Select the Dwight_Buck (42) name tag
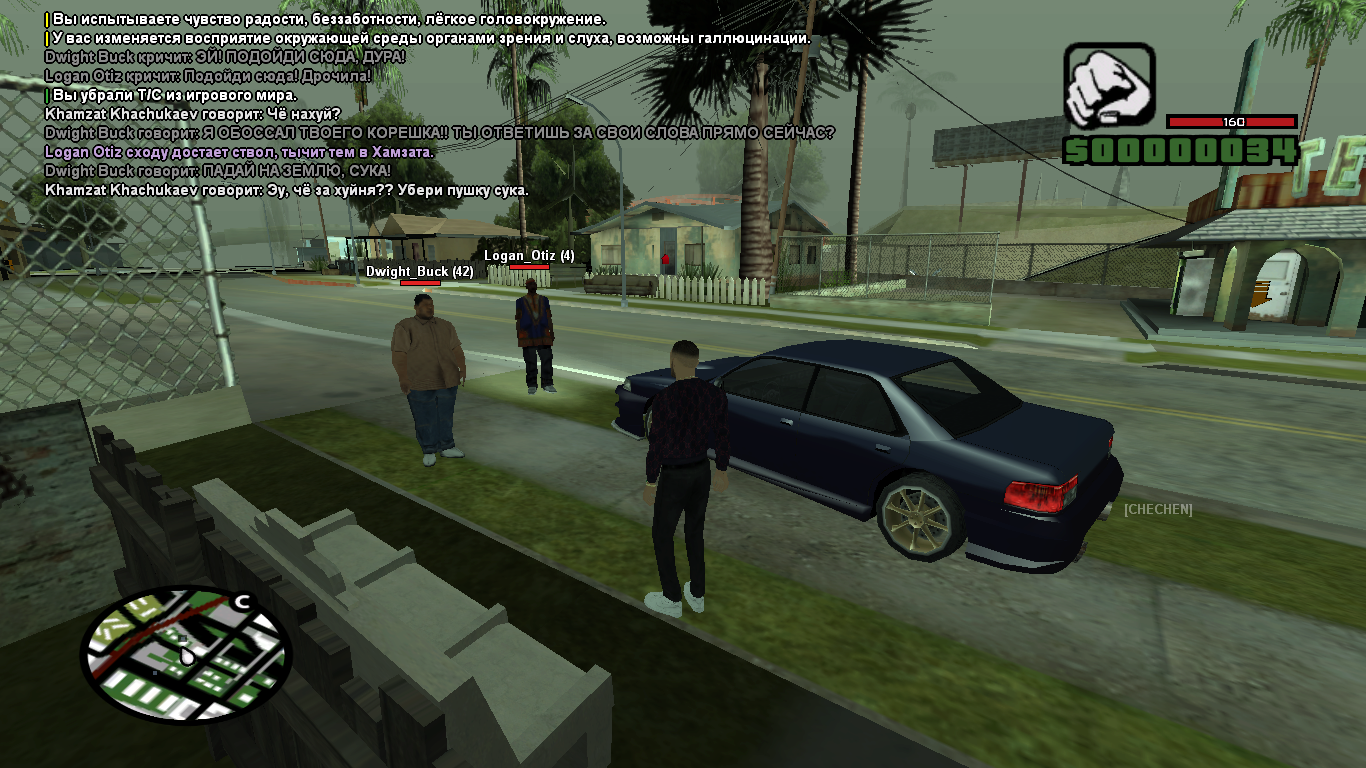 [419, 271]
